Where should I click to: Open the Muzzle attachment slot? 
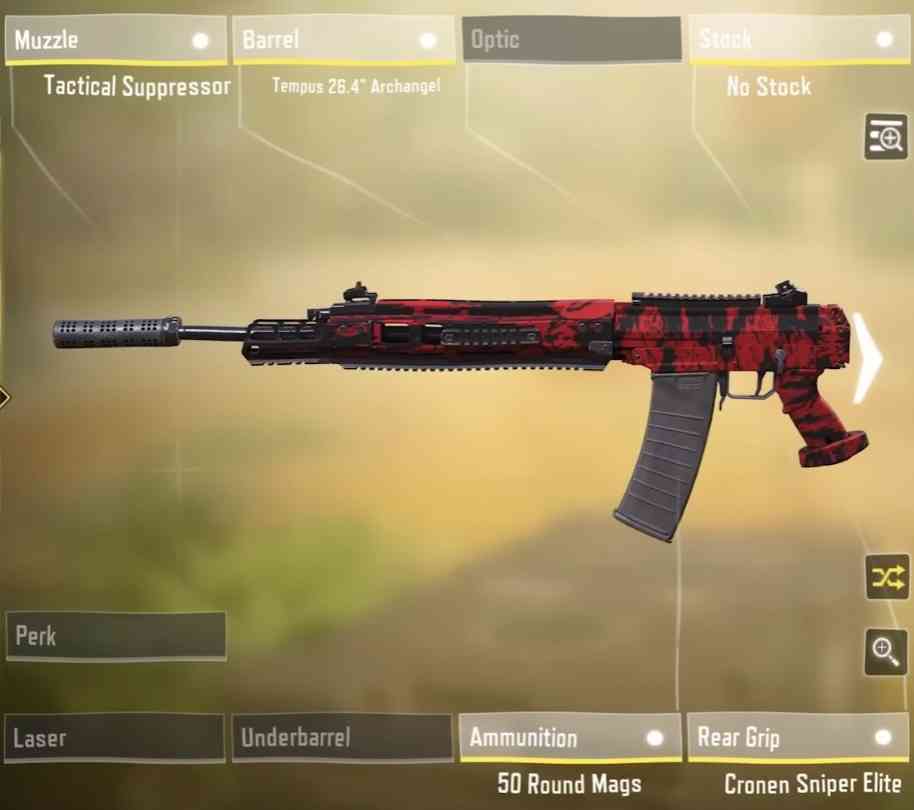click(116, 42)
